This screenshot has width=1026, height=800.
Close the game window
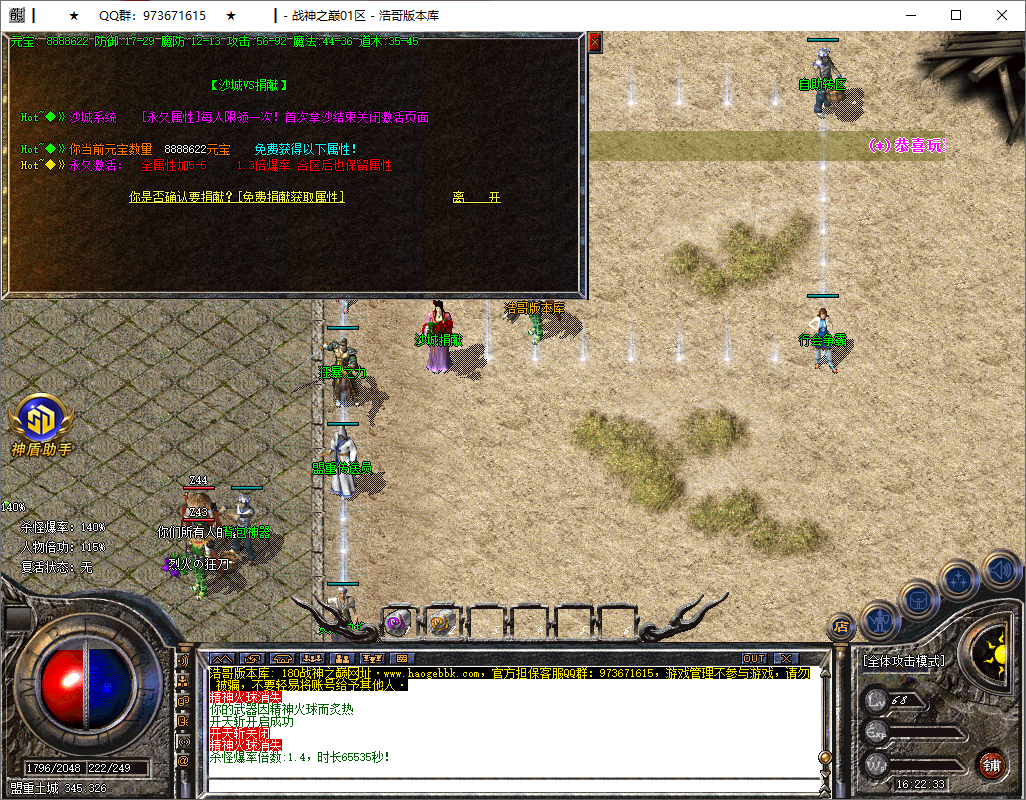tap(1001, 15)
